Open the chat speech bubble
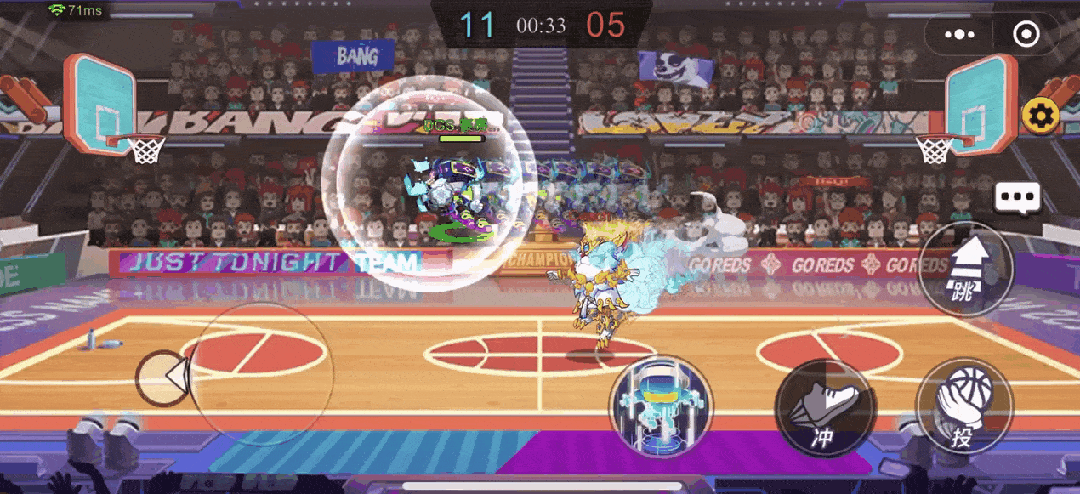The width and height of the screenshot is (1080, 494). (1018, 198)
